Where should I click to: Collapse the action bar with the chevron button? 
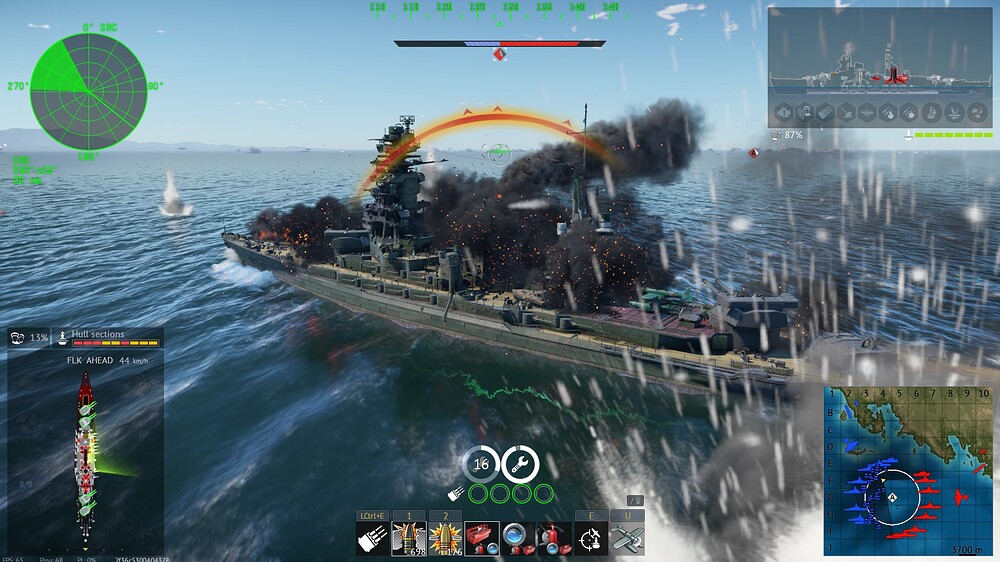coord(634,500)
